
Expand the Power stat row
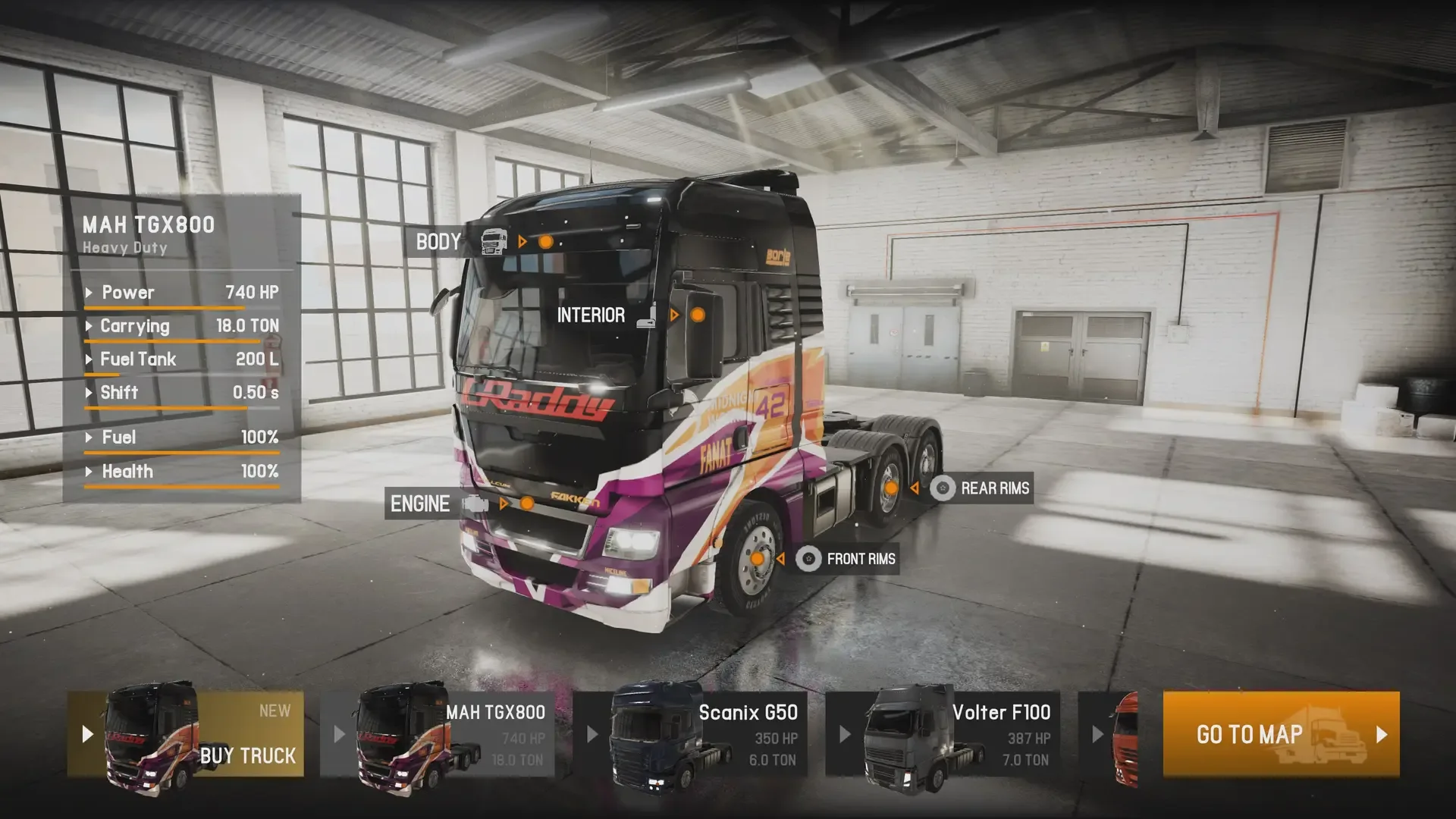182,293
